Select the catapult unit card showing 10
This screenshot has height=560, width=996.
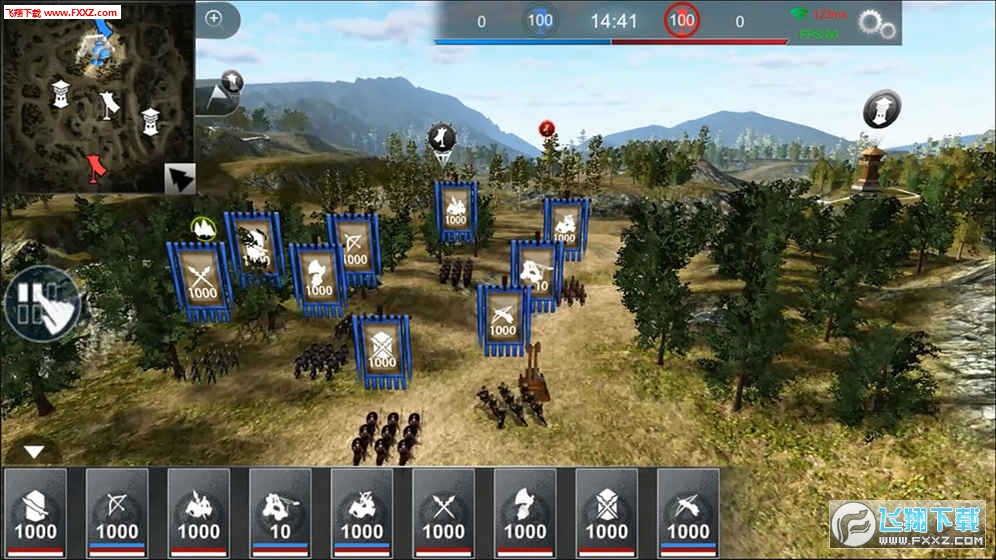pyautogui.click(x=281, y=512)
